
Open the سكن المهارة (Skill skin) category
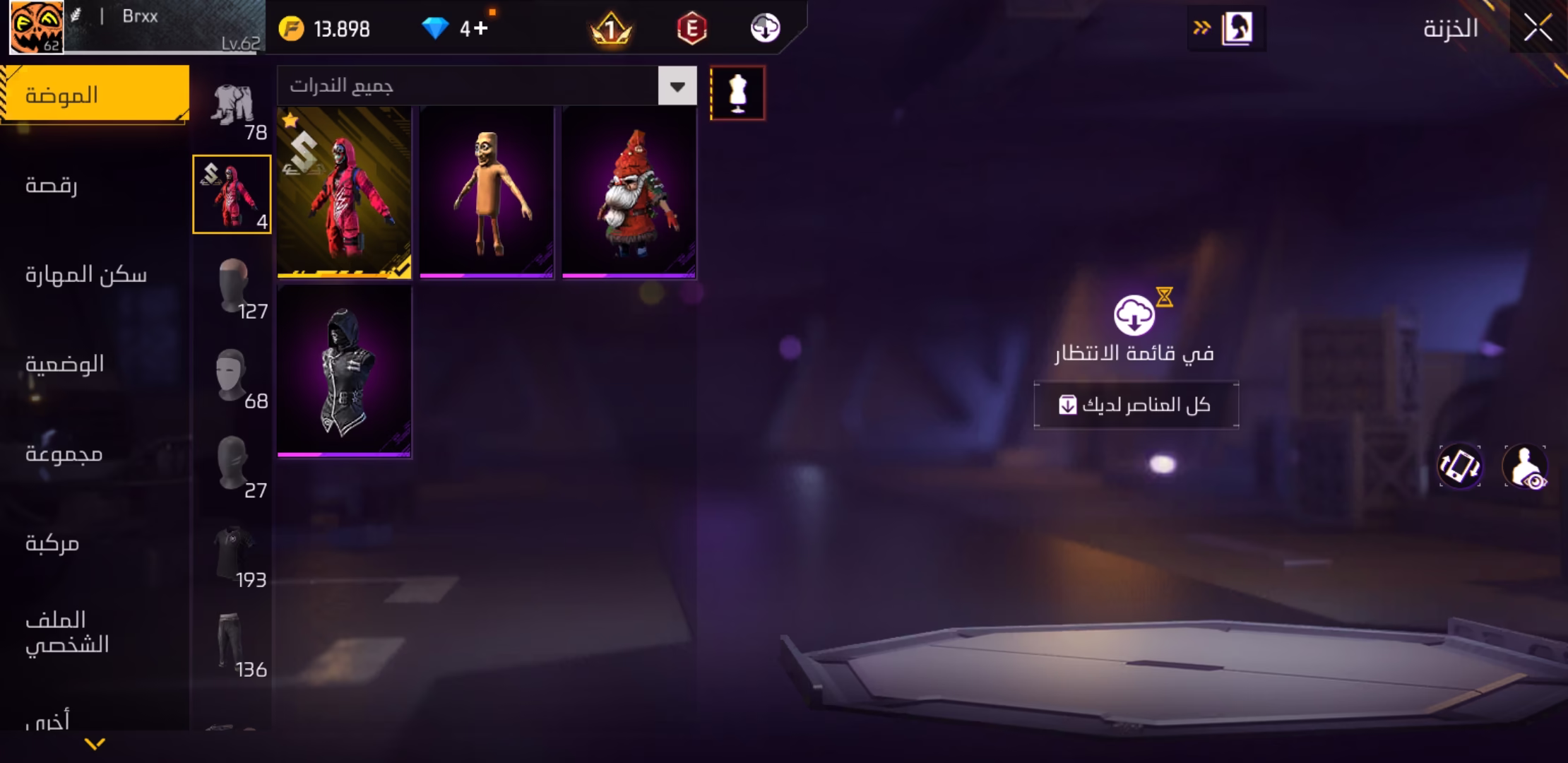coord(85,275)
